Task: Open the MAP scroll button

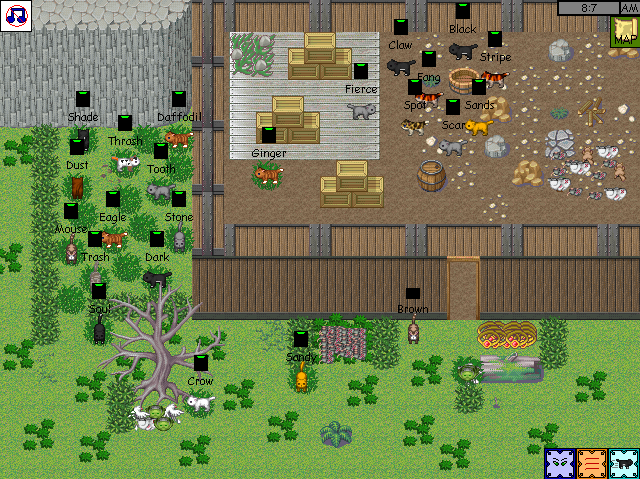Action: (625, 33)
